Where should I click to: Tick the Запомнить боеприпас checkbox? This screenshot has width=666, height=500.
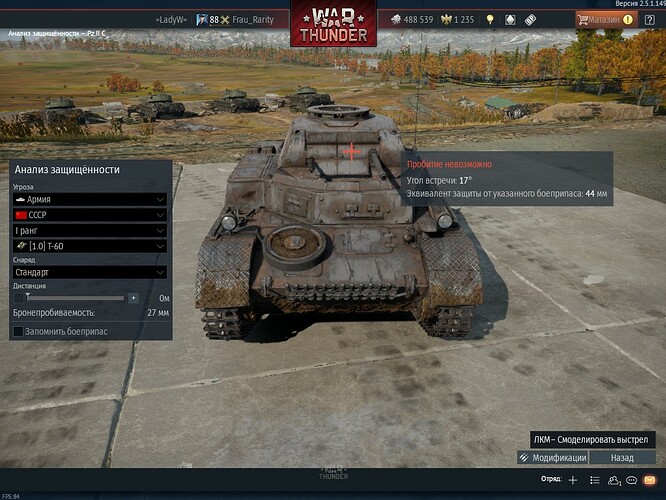pos(19,331)
